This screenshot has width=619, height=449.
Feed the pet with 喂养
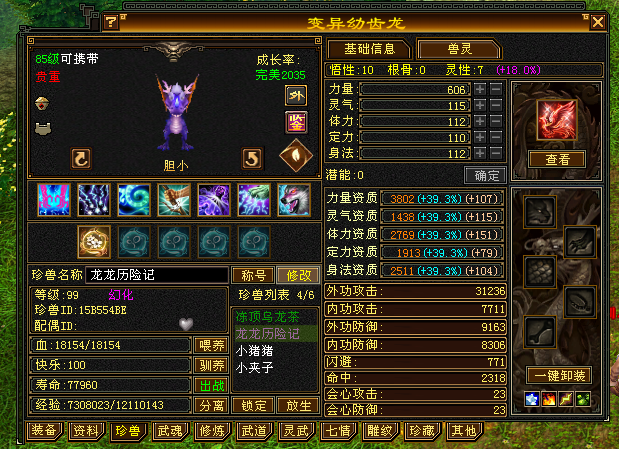[x=211, y=345]
